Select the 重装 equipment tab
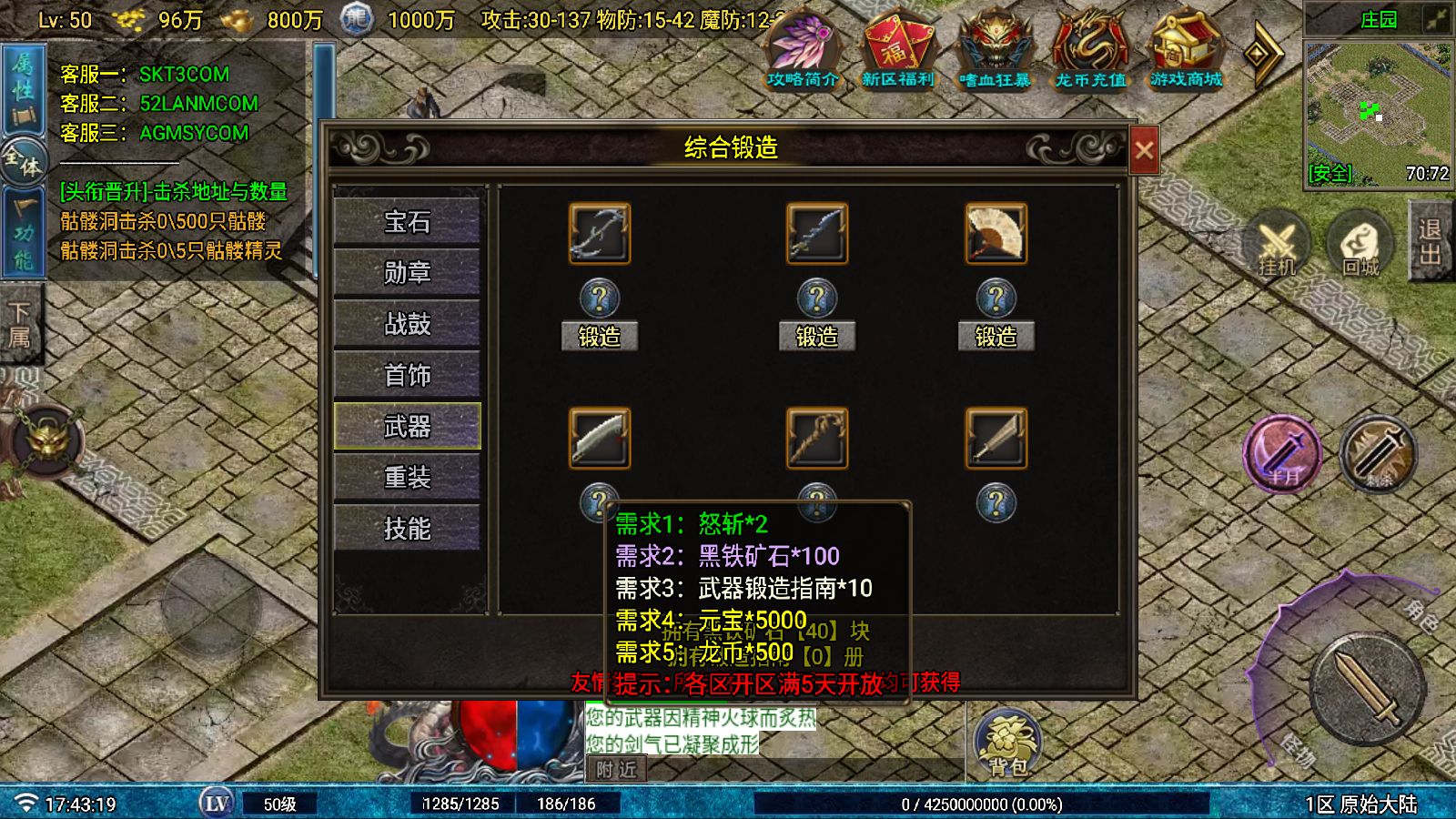Viewport: 1456px width, 819px height. 407,477
